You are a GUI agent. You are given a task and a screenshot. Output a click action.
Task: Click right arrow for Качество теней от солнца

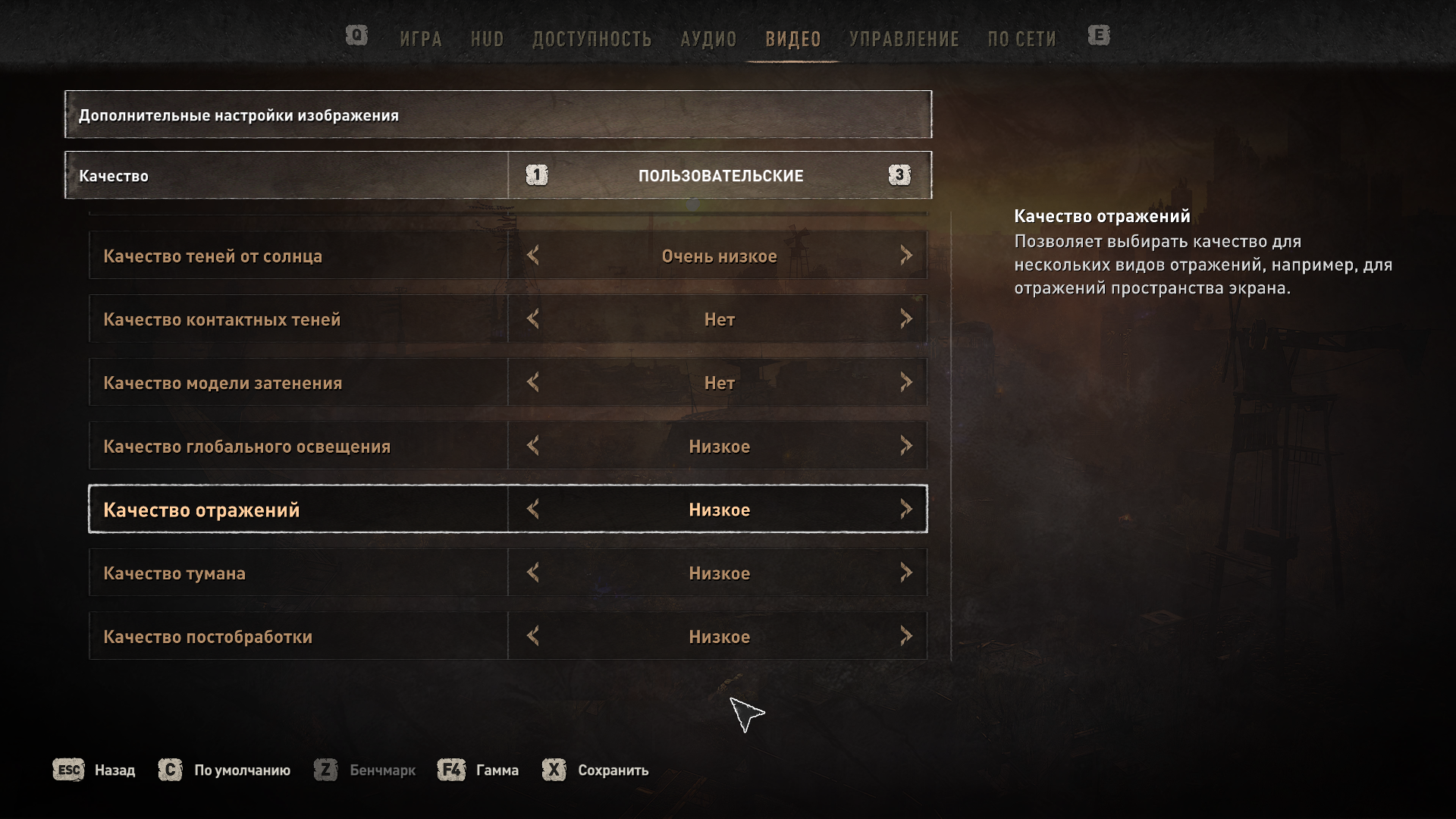(x=905, y=256)
